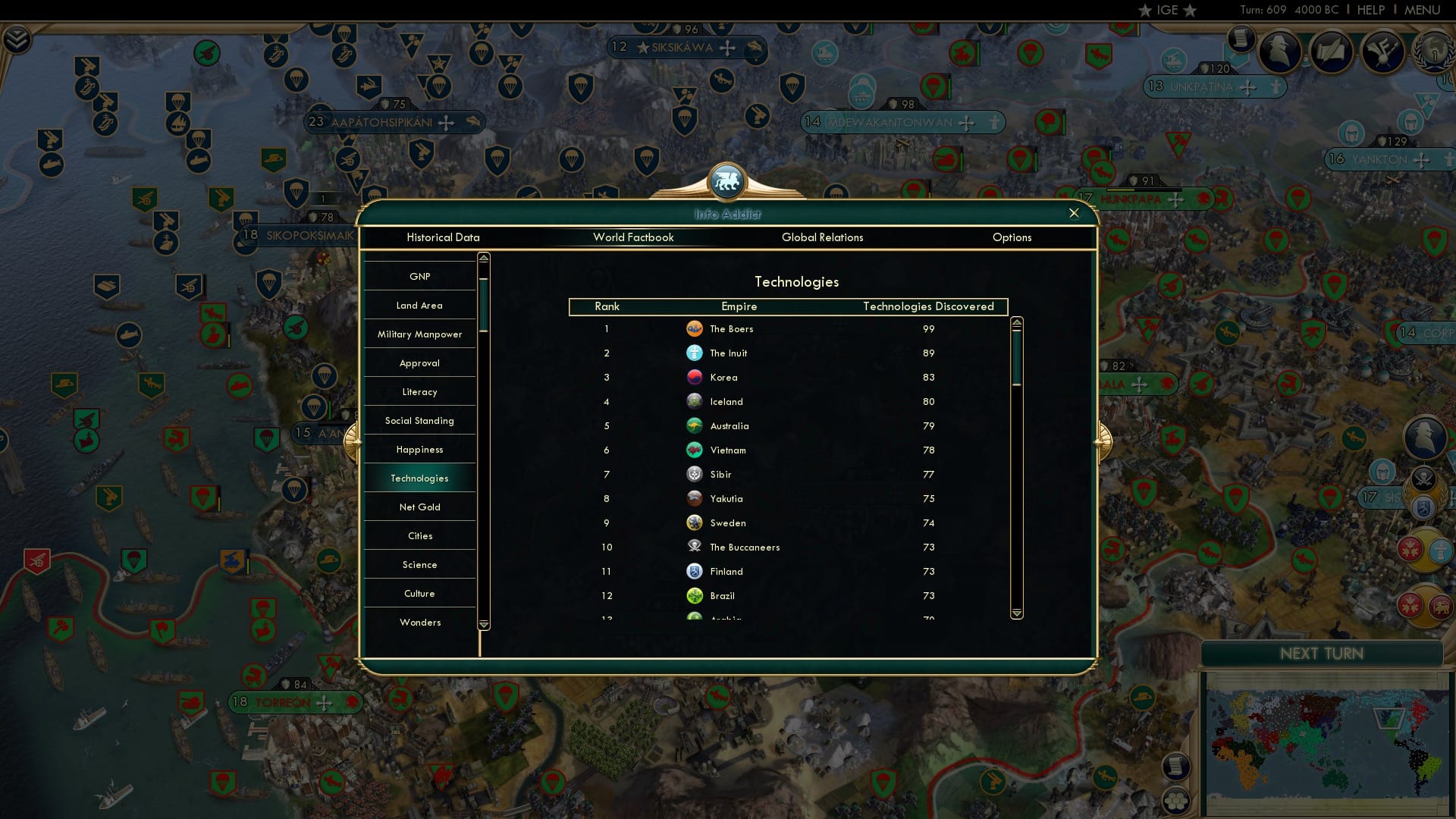This screenshot has width=1456, height=819.
Task: Switch to the Historical Data tab
Action: [444, 237]
